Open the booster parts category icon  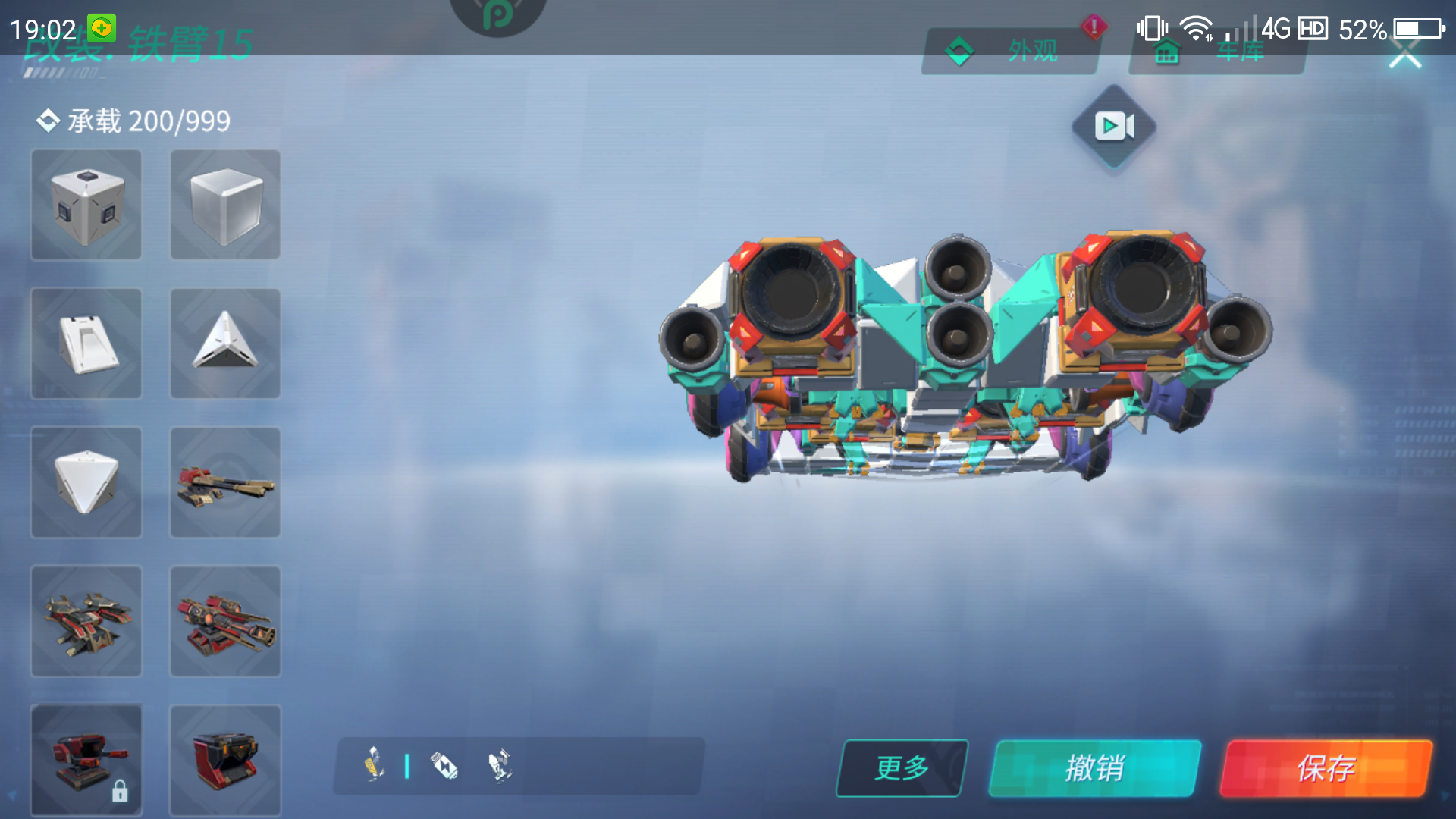[446, 766]
